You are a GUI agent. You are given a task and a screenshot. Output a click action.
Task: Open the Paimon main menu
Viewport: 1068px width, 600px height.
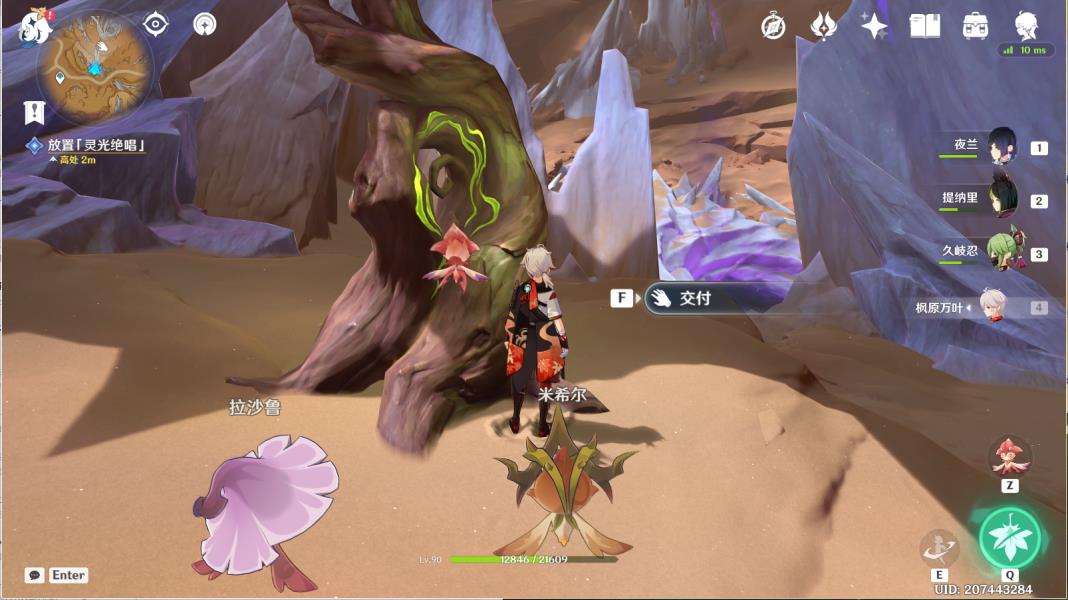pos(36,28)
